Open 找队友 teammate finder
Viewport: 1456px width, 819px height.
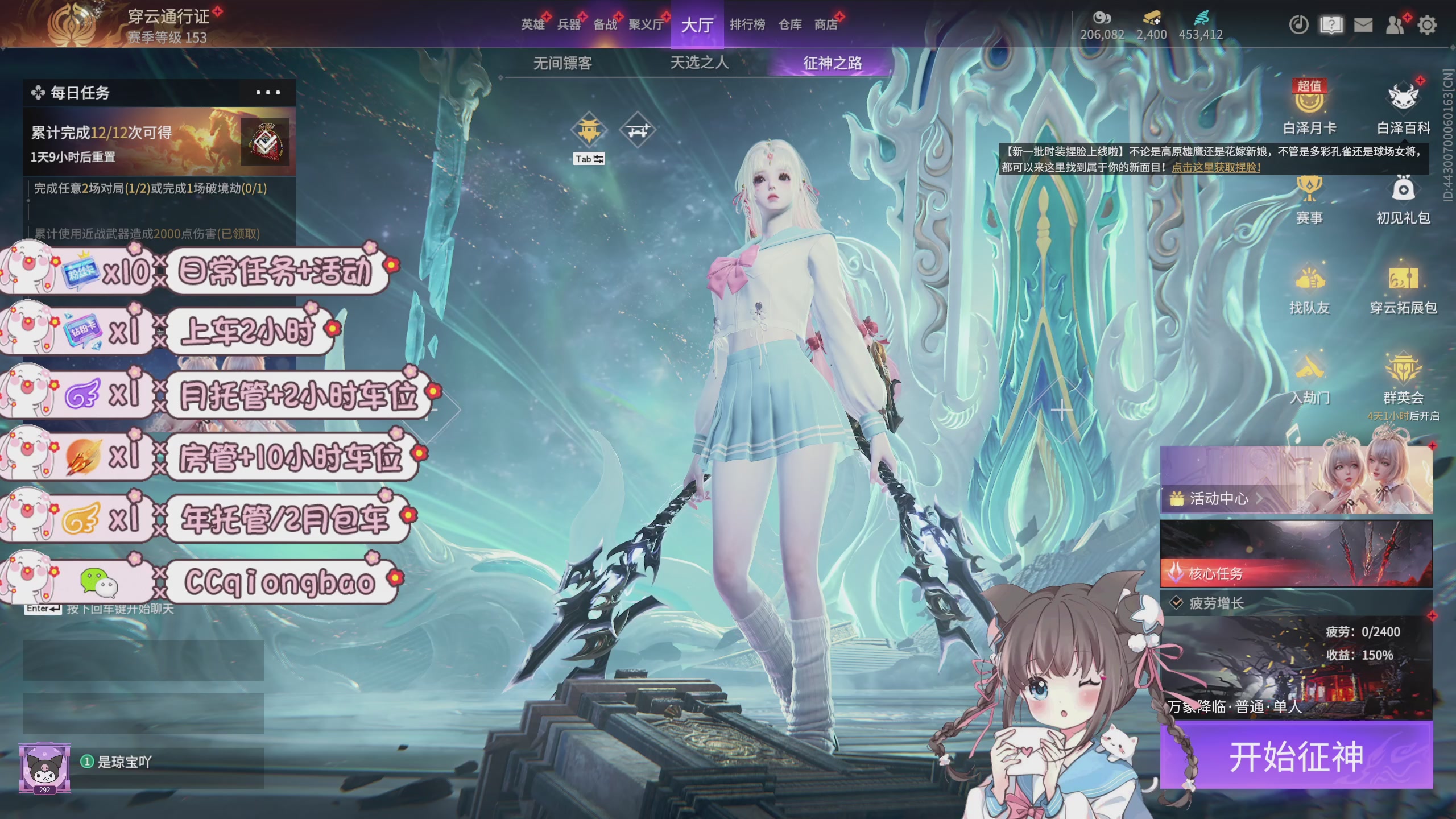(x=1309, y=290)
